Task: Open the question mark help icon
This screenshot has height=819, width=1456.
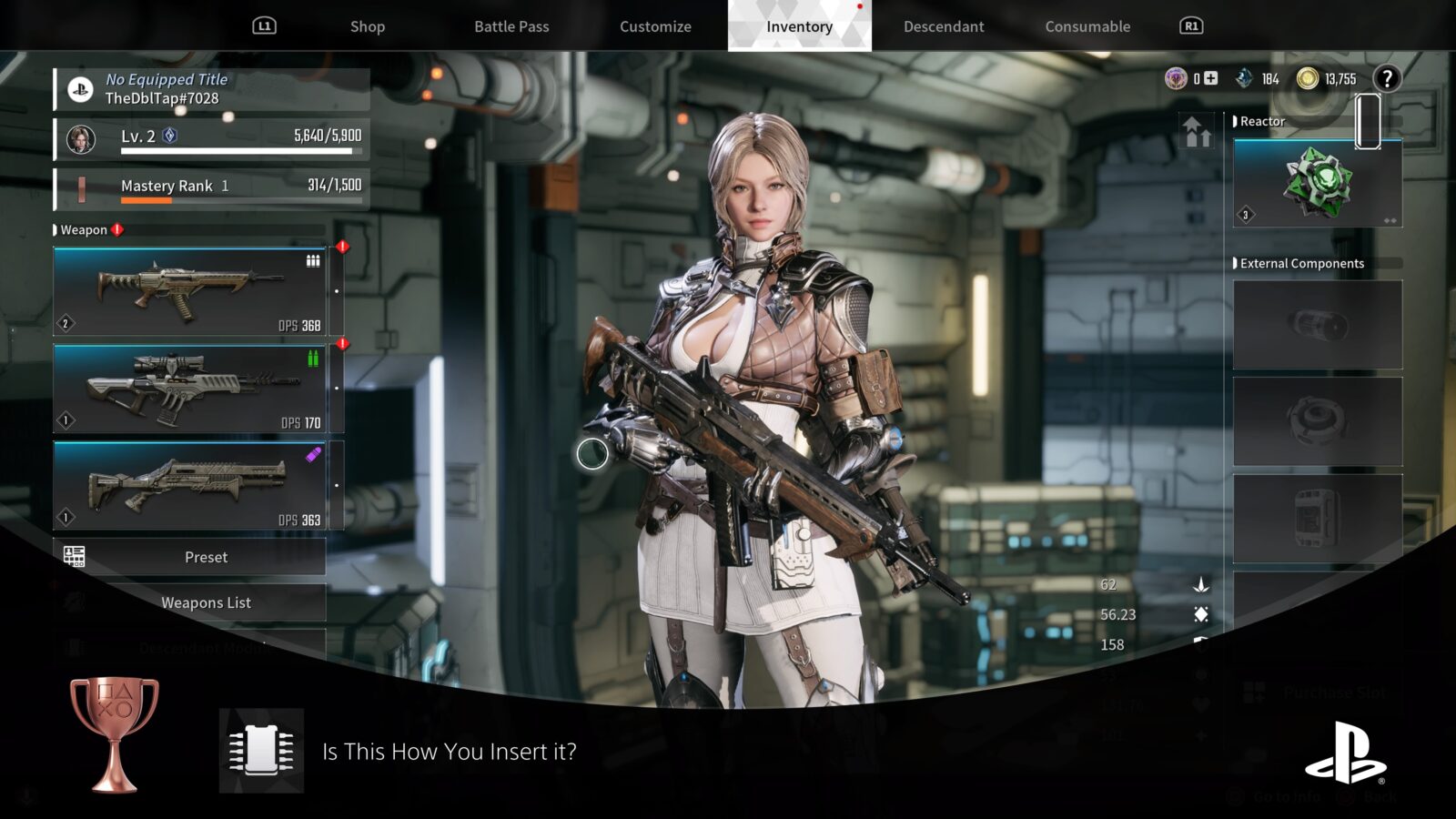Action: pyautogui.click(x=1387, y=79)
